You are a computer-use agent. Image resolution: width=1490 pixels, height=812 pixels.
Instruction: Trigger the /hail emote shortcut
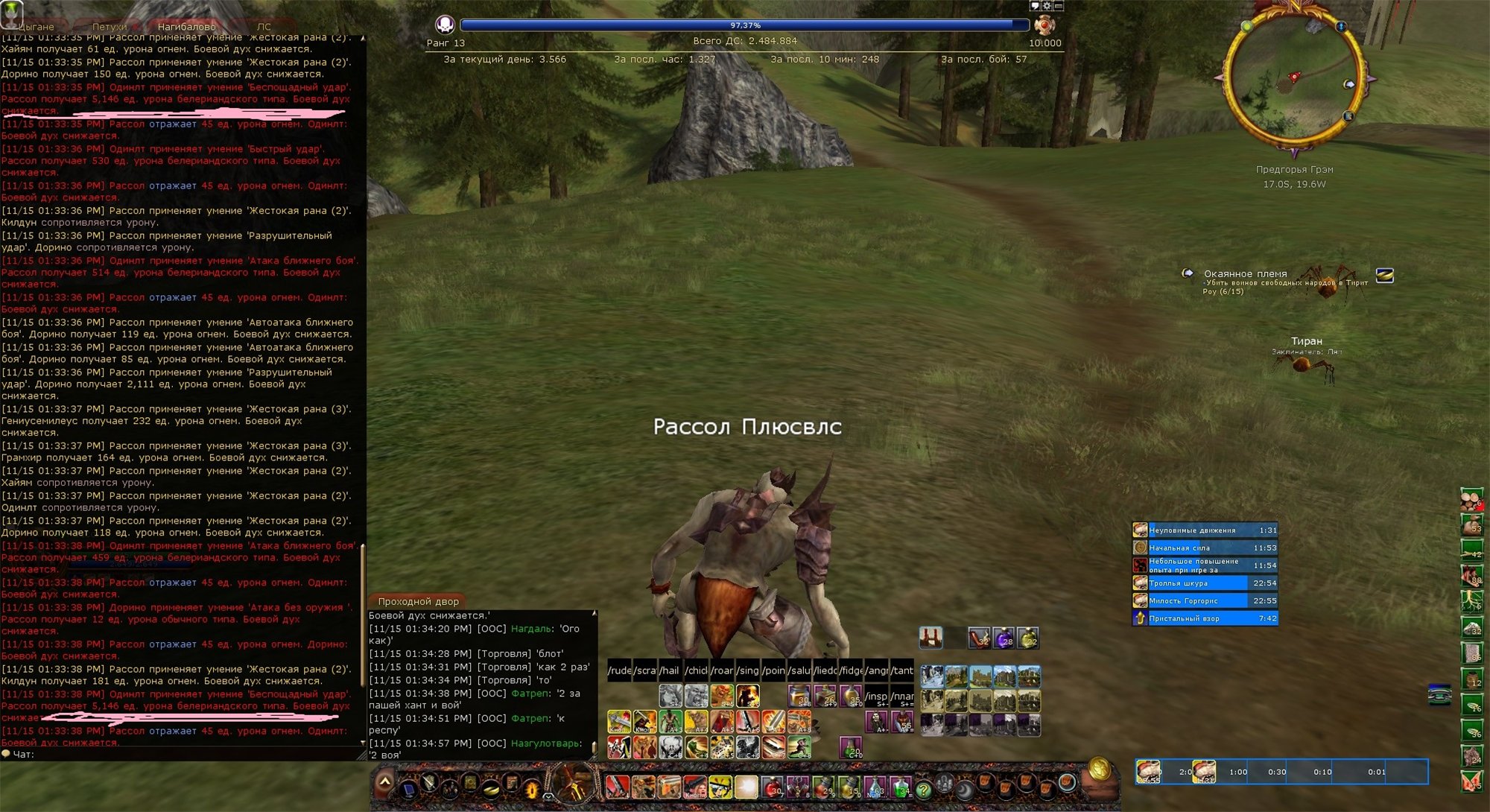[670, 670]
